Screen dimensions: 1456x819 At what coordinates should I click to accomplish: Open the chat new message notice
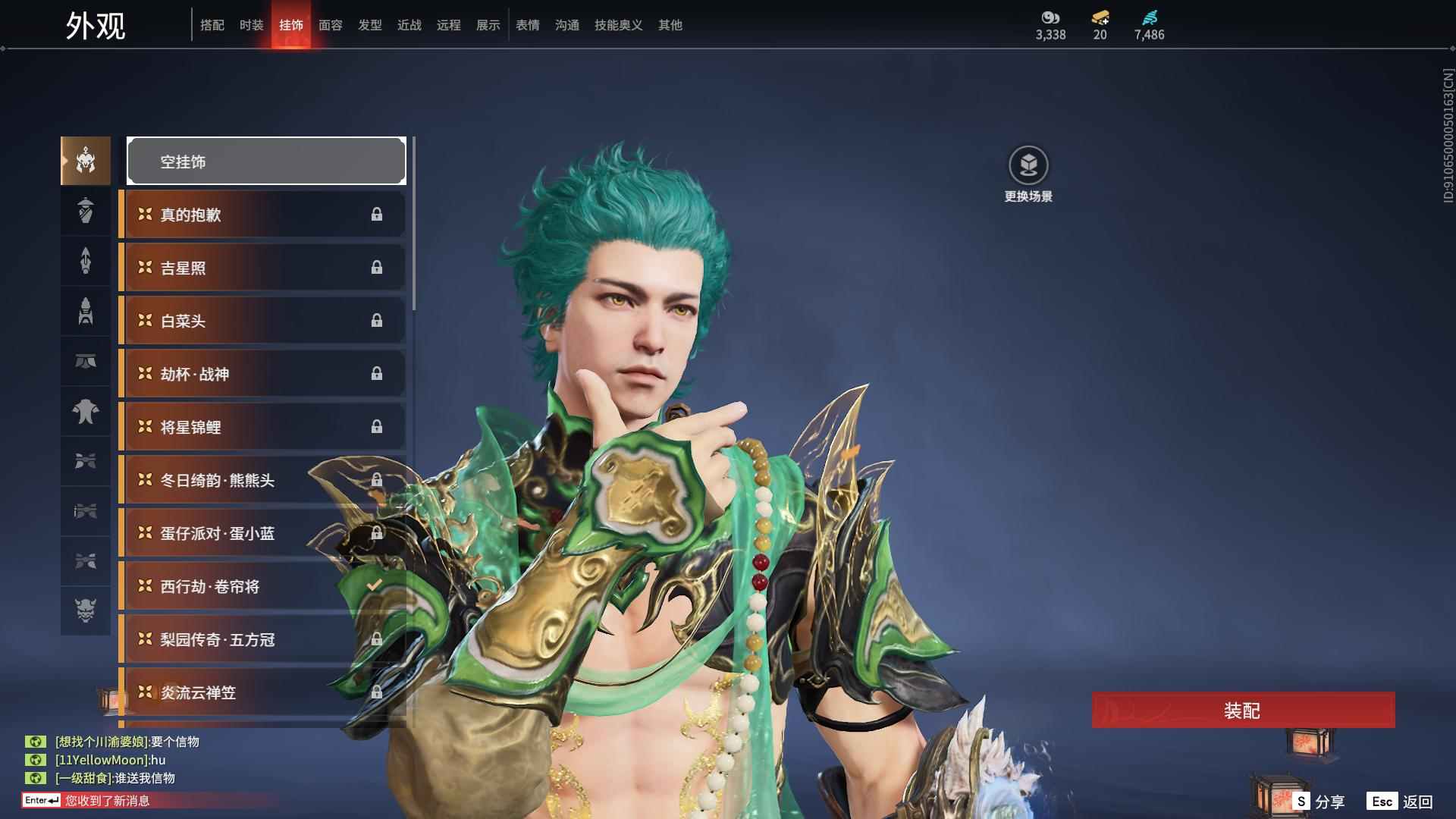click(106, 801)
